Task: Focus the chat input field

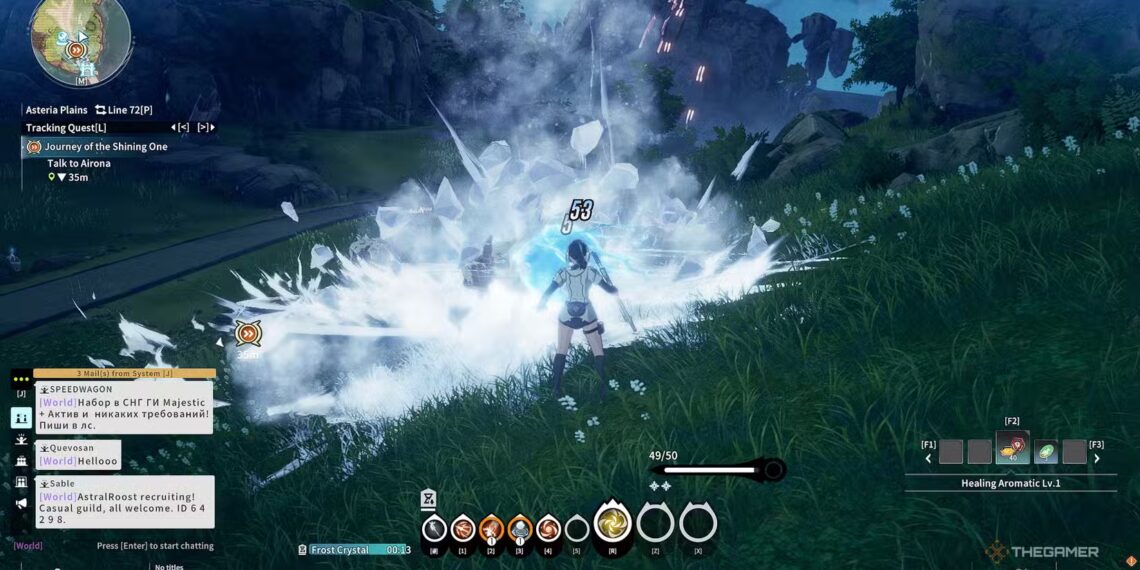Action: tap(154, 546)
